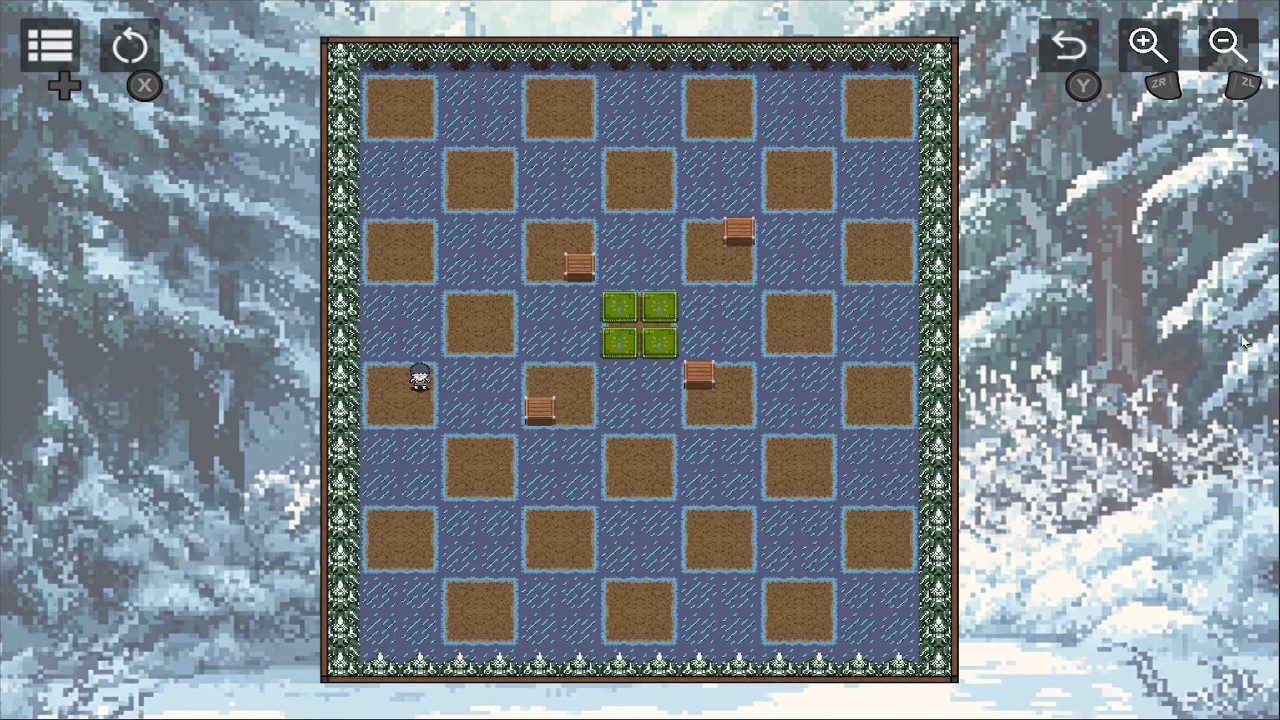Zoom out from the puzzle board
Viewport: 1280px width, 720px height.
pos(1227,44)
